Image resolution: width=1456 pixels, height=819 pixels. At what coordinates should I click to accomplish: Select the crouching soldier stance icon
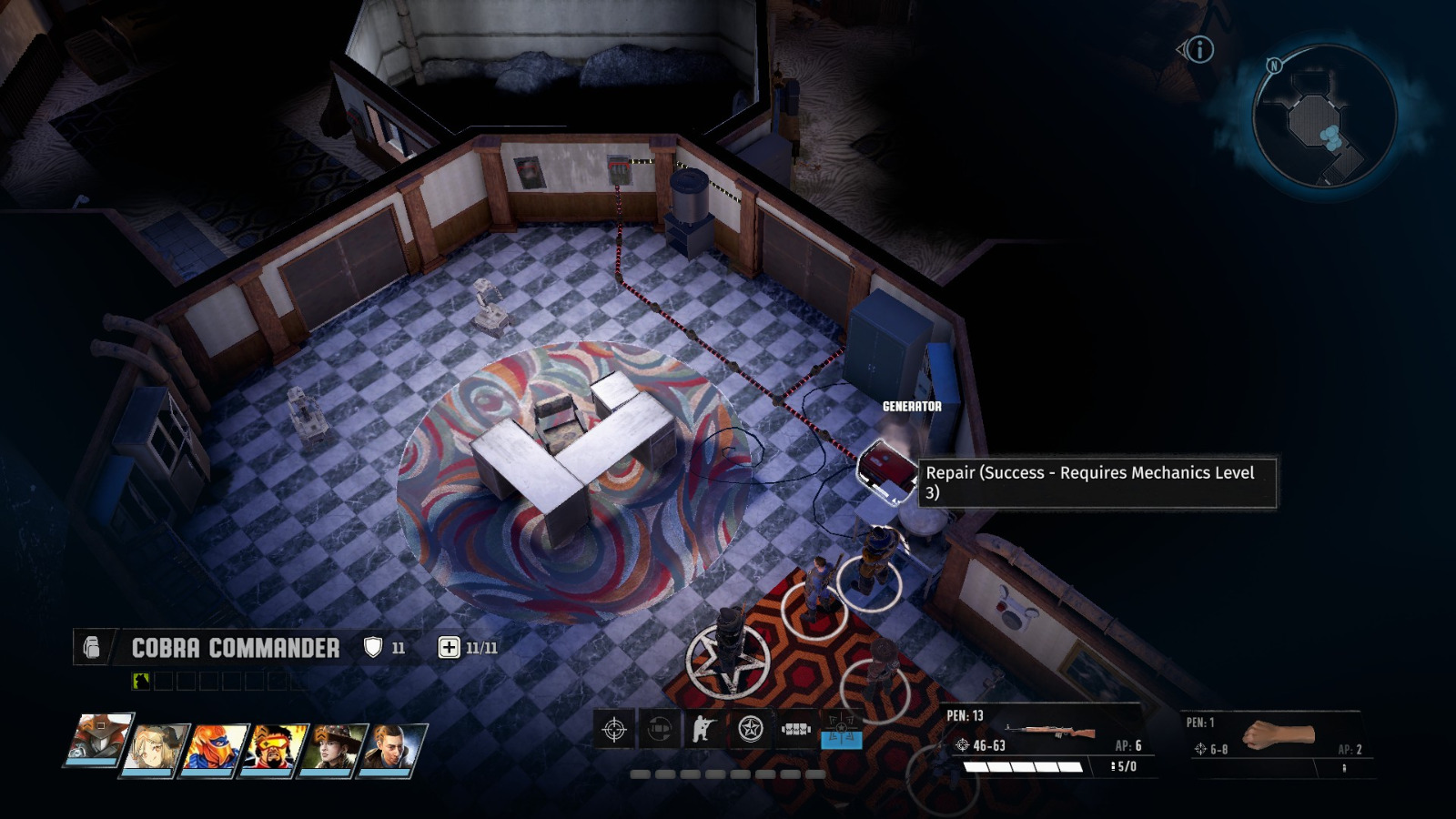tap(701, 728)
